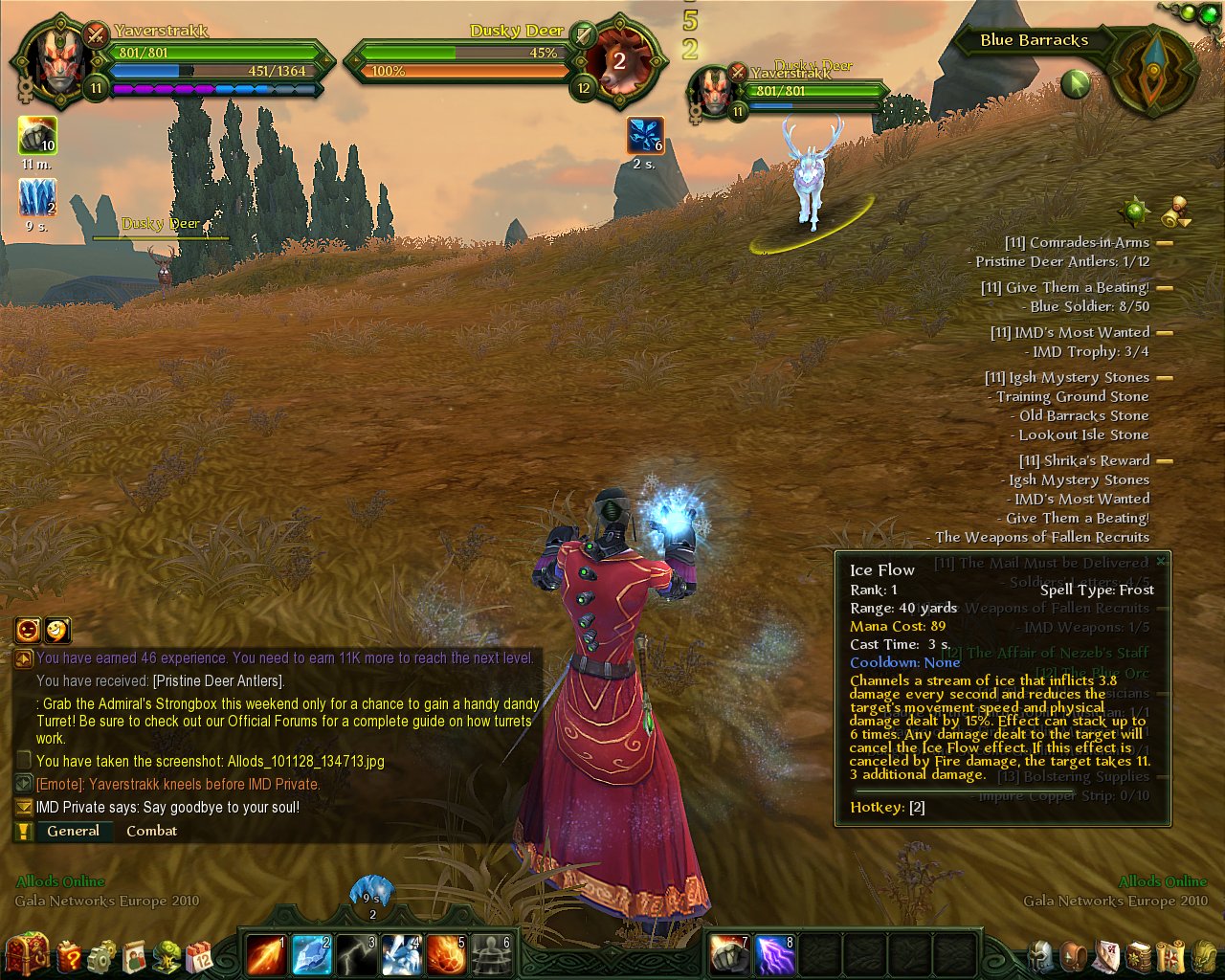1225x980 pixels.
Task: Activate the lightning spell in slot 3
Action: [356, 954]
